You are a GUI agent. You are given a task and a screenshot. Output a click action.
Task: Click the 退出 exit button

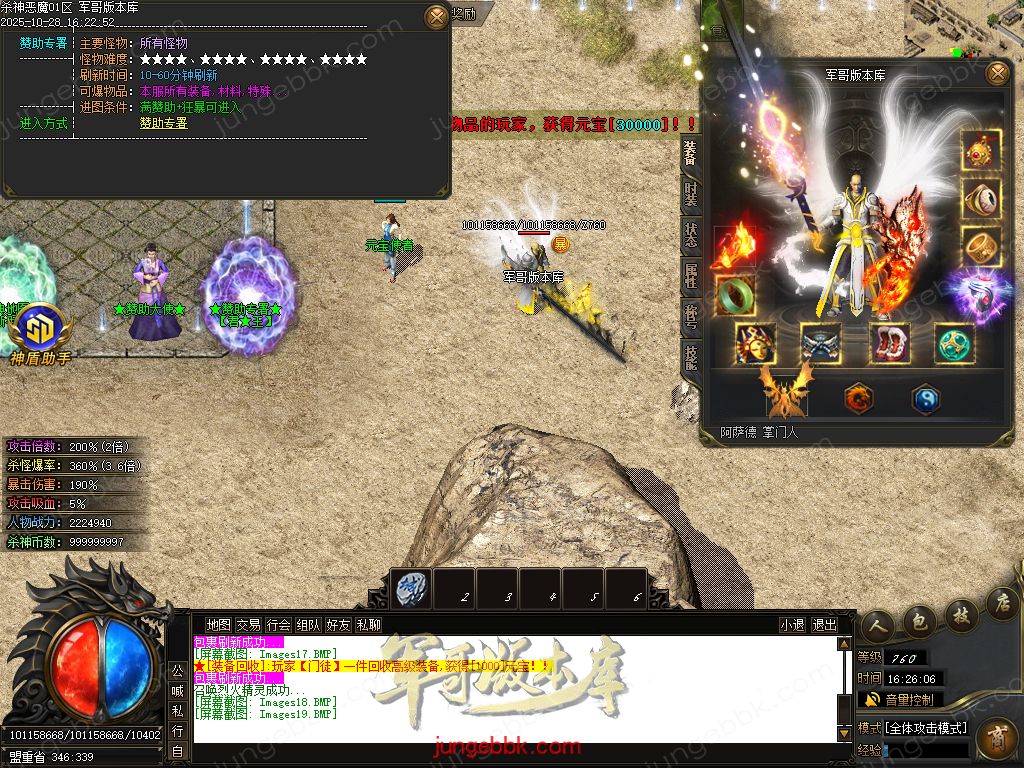pos(824,625)
